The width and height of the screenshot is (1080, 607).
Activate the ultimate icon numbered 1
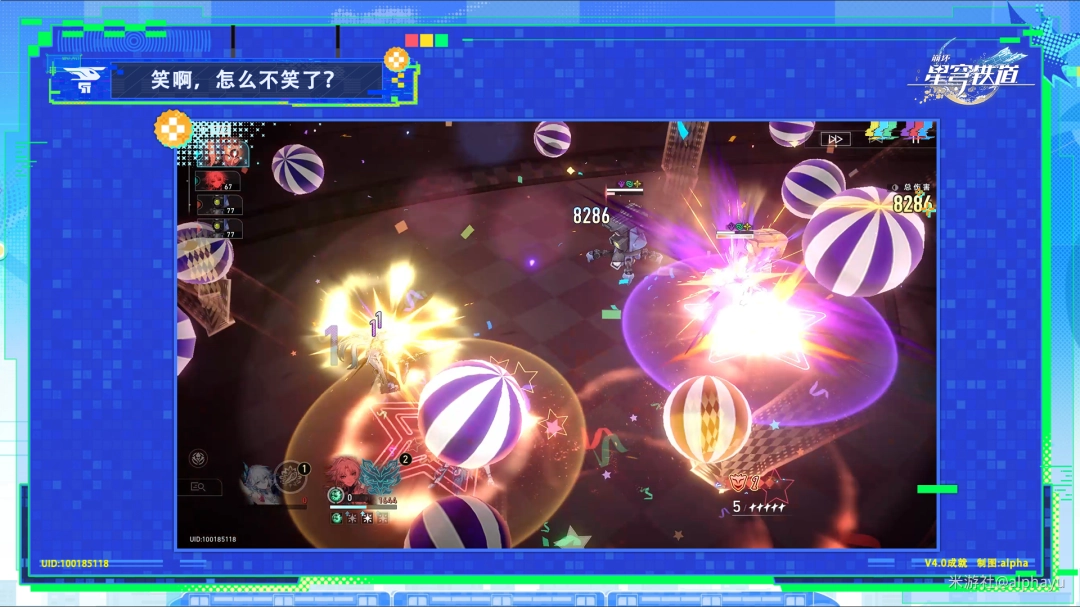(292, 476)
